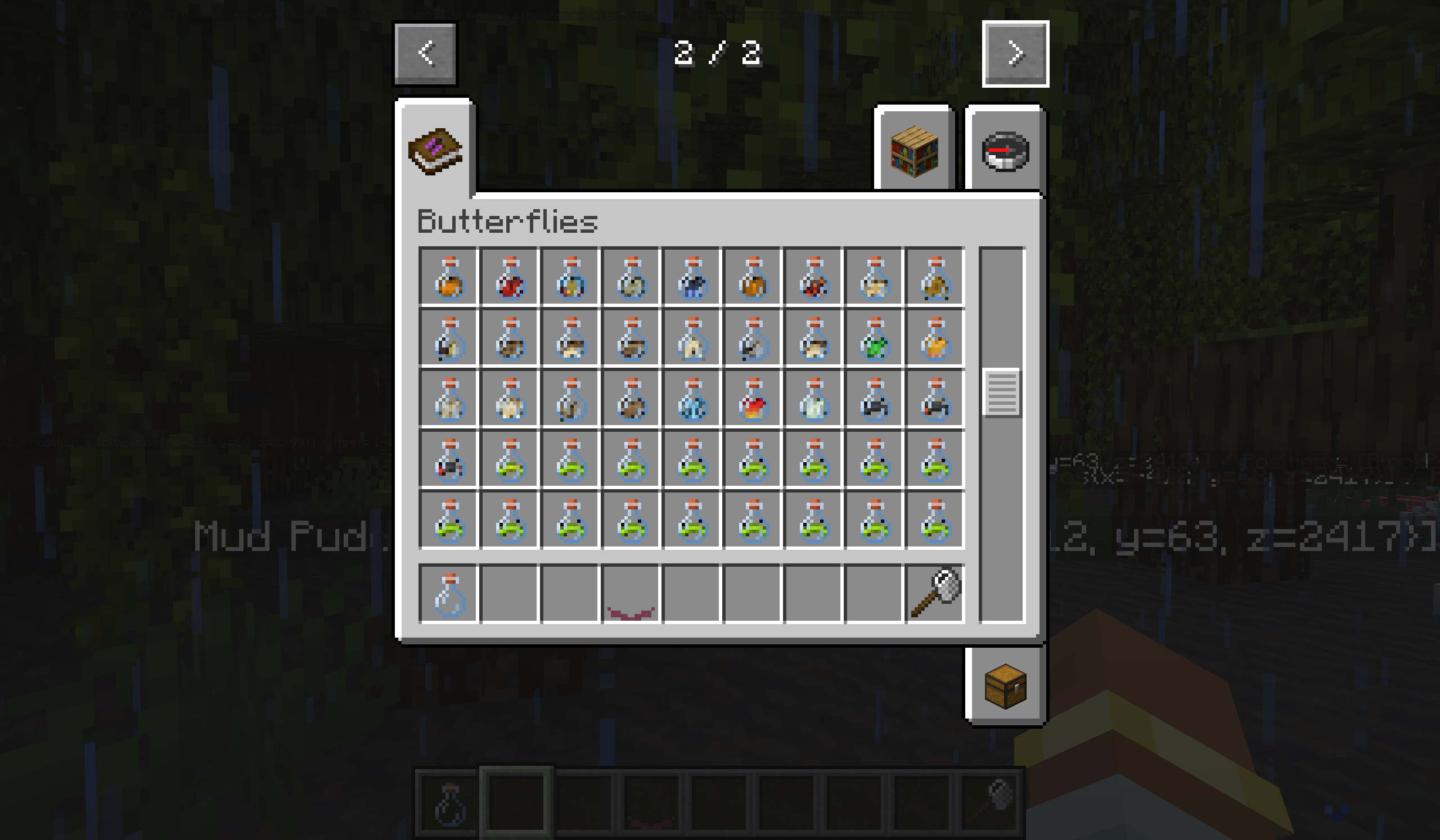Viewport: 1440px width, 840px height.
Task: Go to the previous creative tab page
Action: (x=425, y=53)
